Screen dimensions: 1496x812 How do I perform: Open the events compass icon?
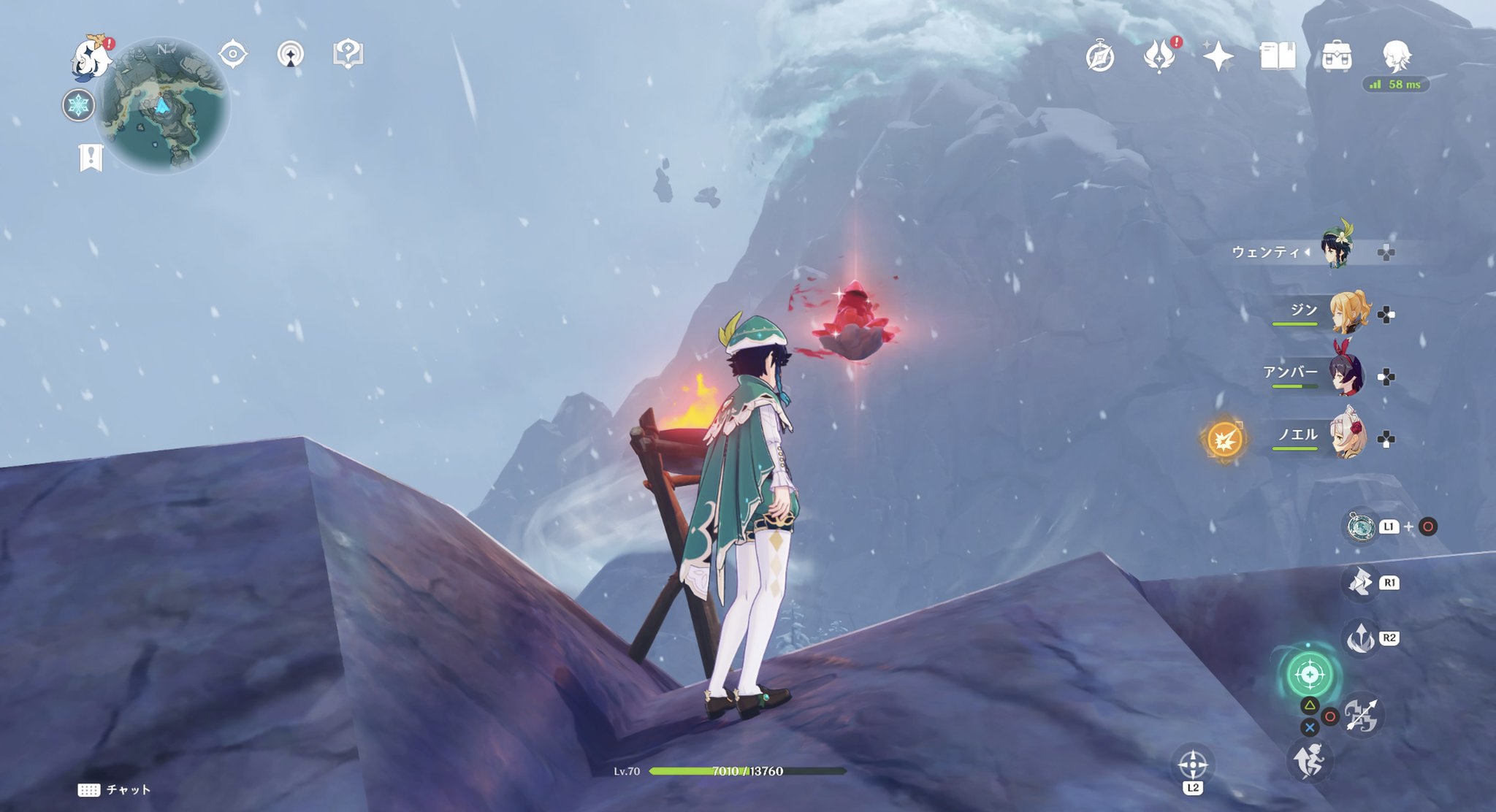point(1100,57)
